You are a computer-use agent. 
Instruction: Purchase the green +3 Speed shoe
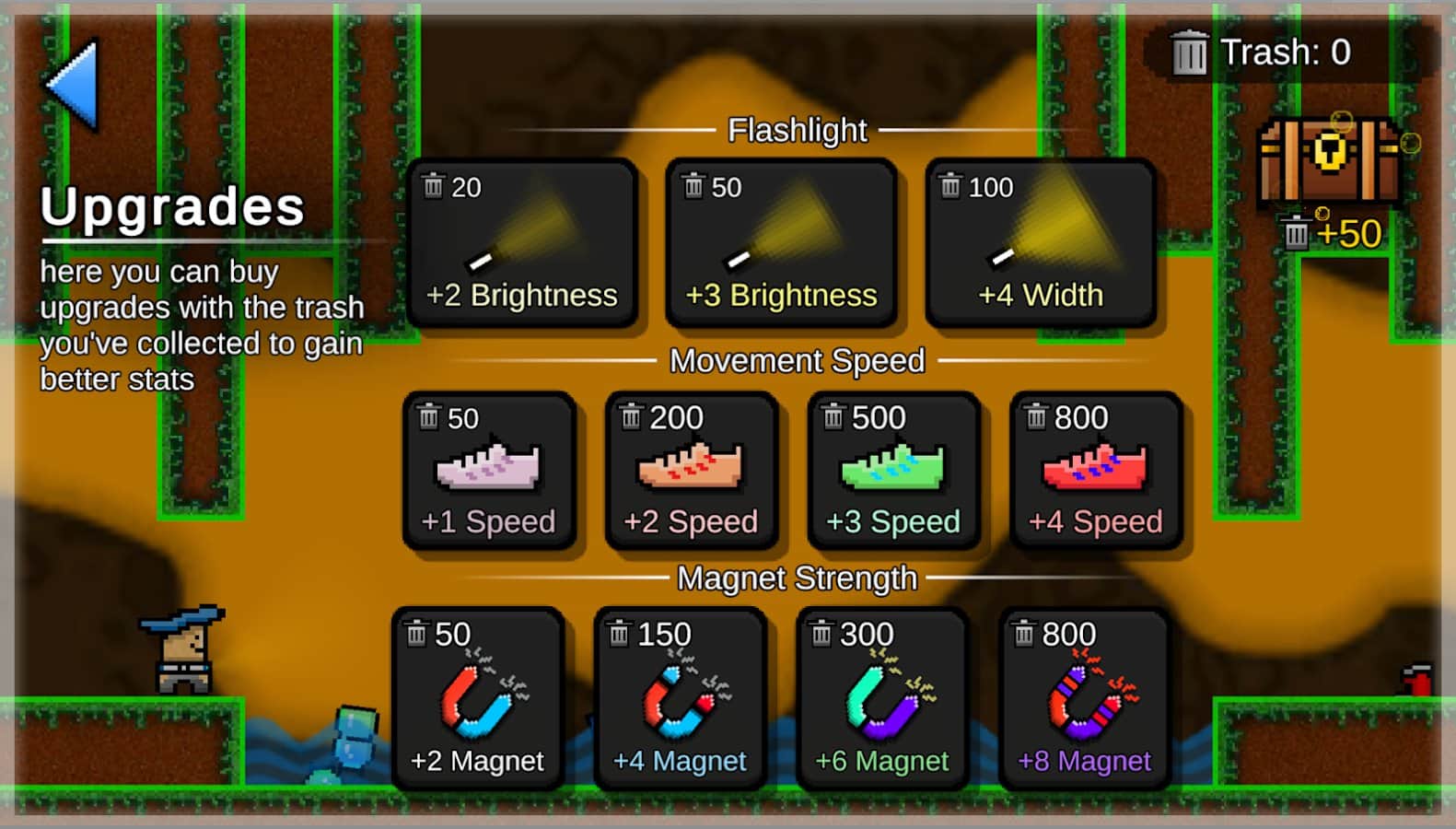click(893, 470)
